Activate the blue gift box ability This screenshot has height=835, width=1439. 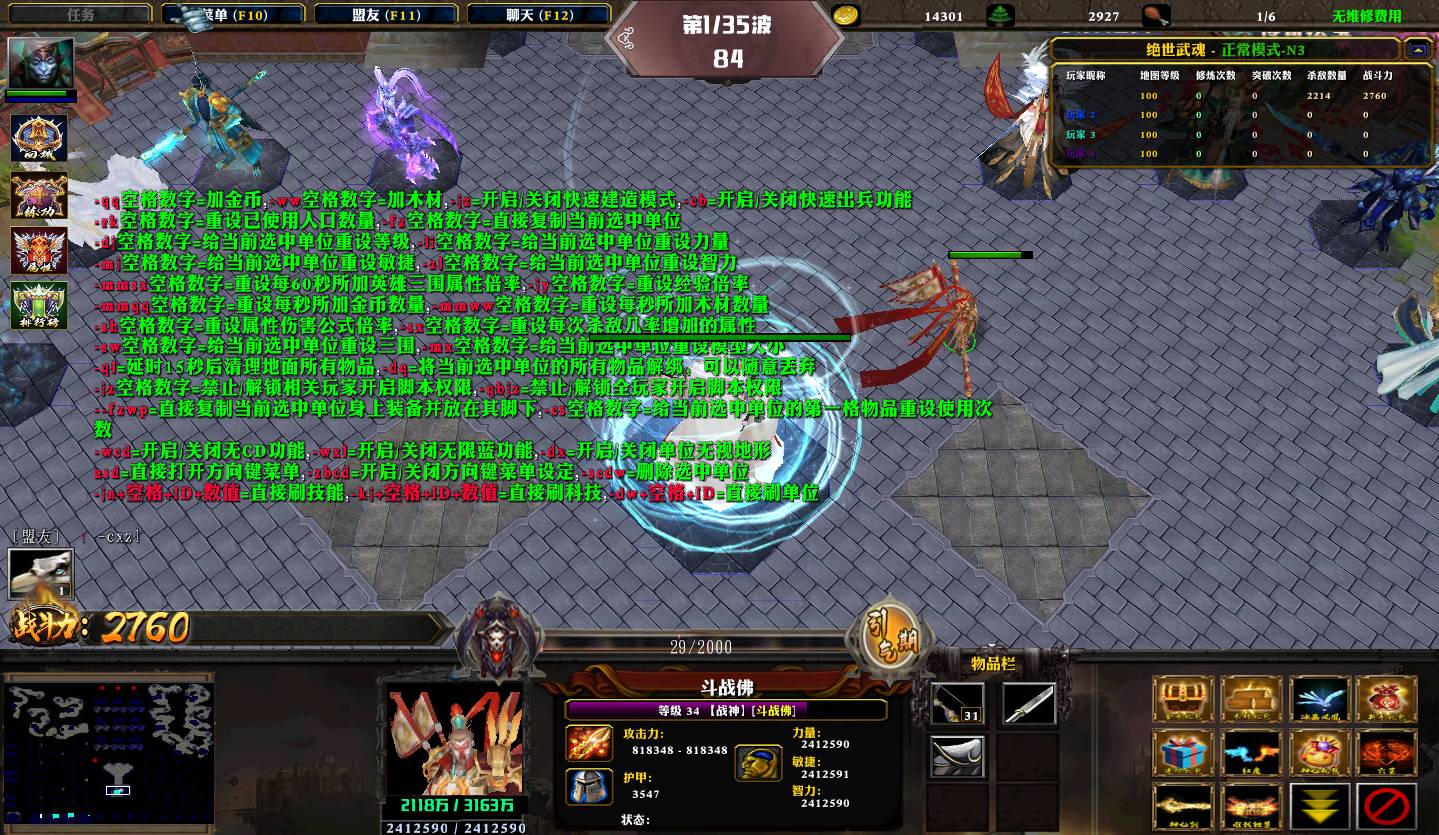(x=1183, y=753)
